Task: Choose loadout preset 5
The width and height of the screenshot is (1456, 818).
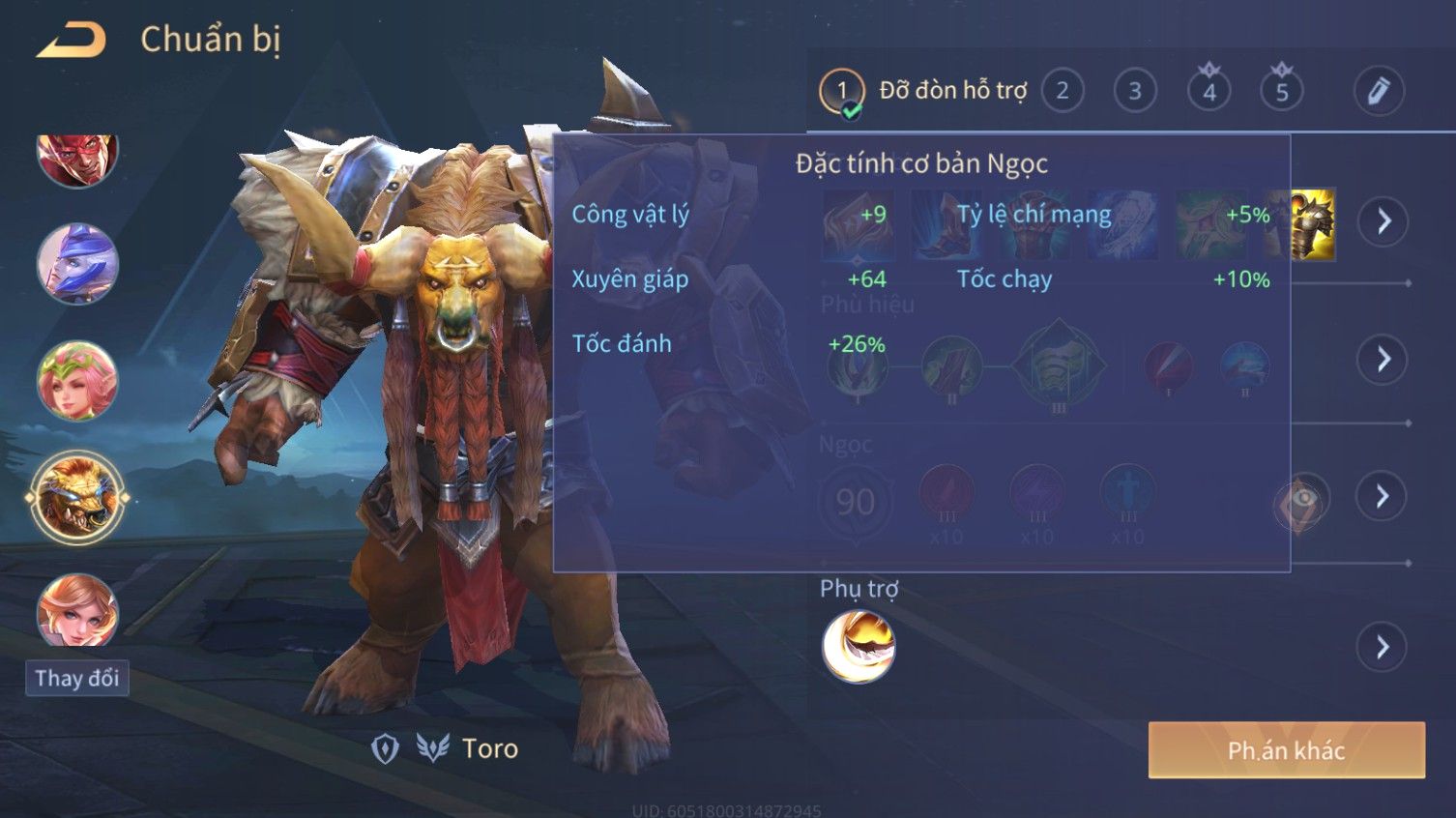Action: pos(1282,92)
